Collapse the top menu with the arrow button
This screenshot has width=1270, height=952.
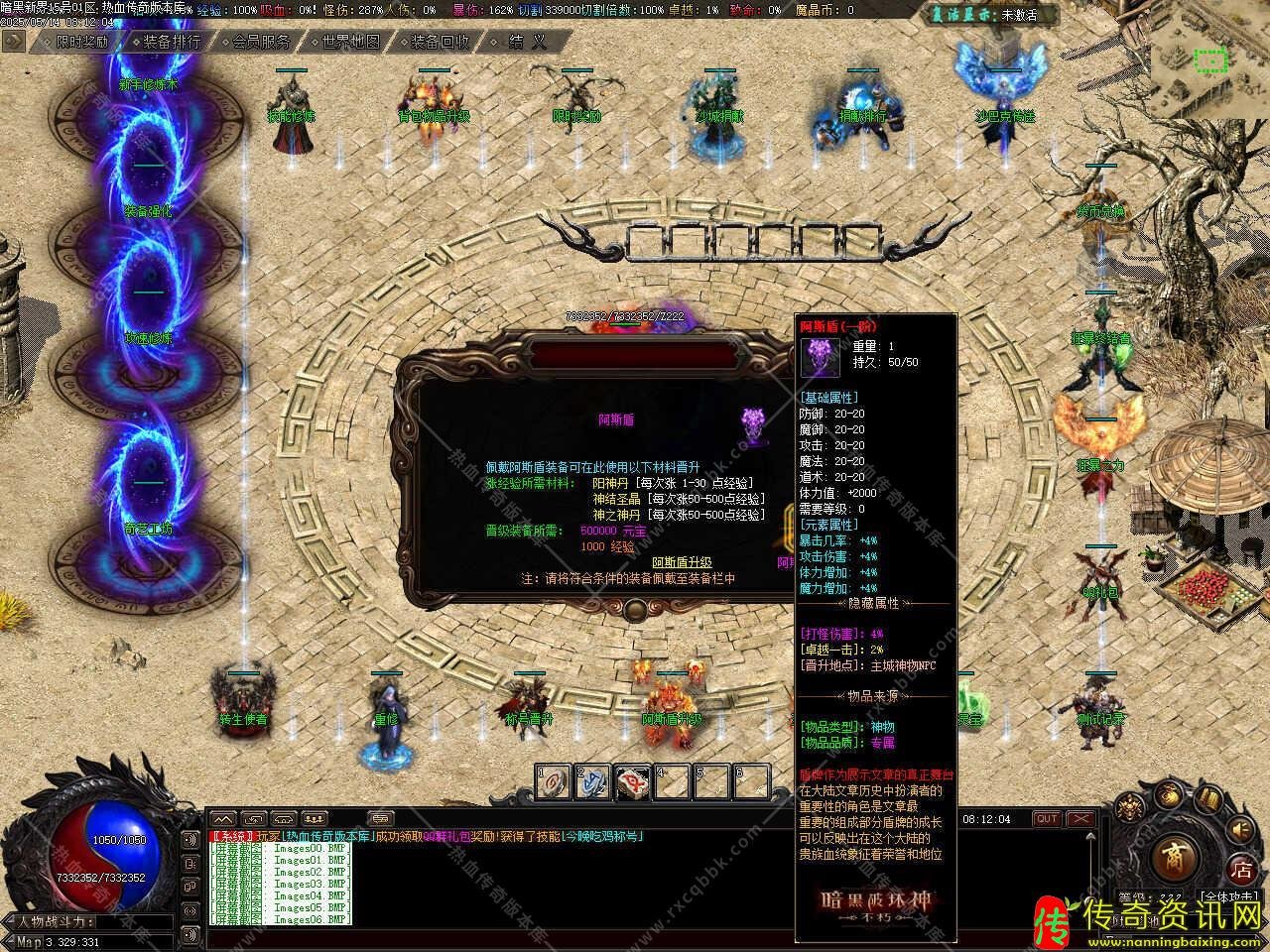click(13, 41)
